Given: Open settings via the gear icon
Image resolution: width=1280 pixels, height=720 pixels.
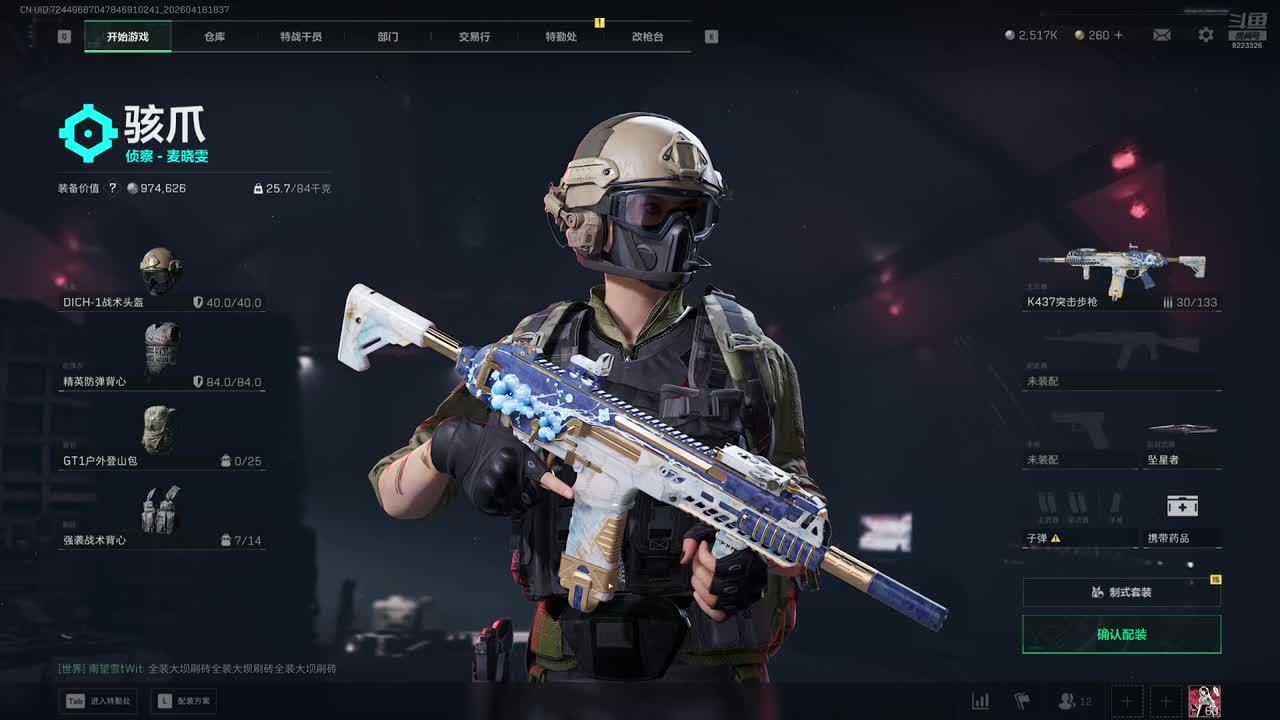Looking at the screenshot, I should pyautogui.click(x=1206, y=35).
